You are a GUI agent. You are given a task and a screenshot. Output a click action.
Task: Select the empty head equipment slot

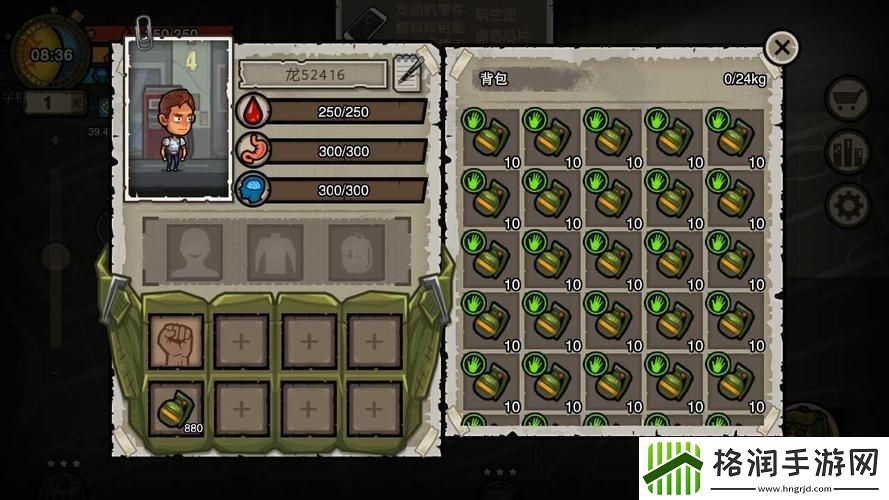tap(194, 251)
